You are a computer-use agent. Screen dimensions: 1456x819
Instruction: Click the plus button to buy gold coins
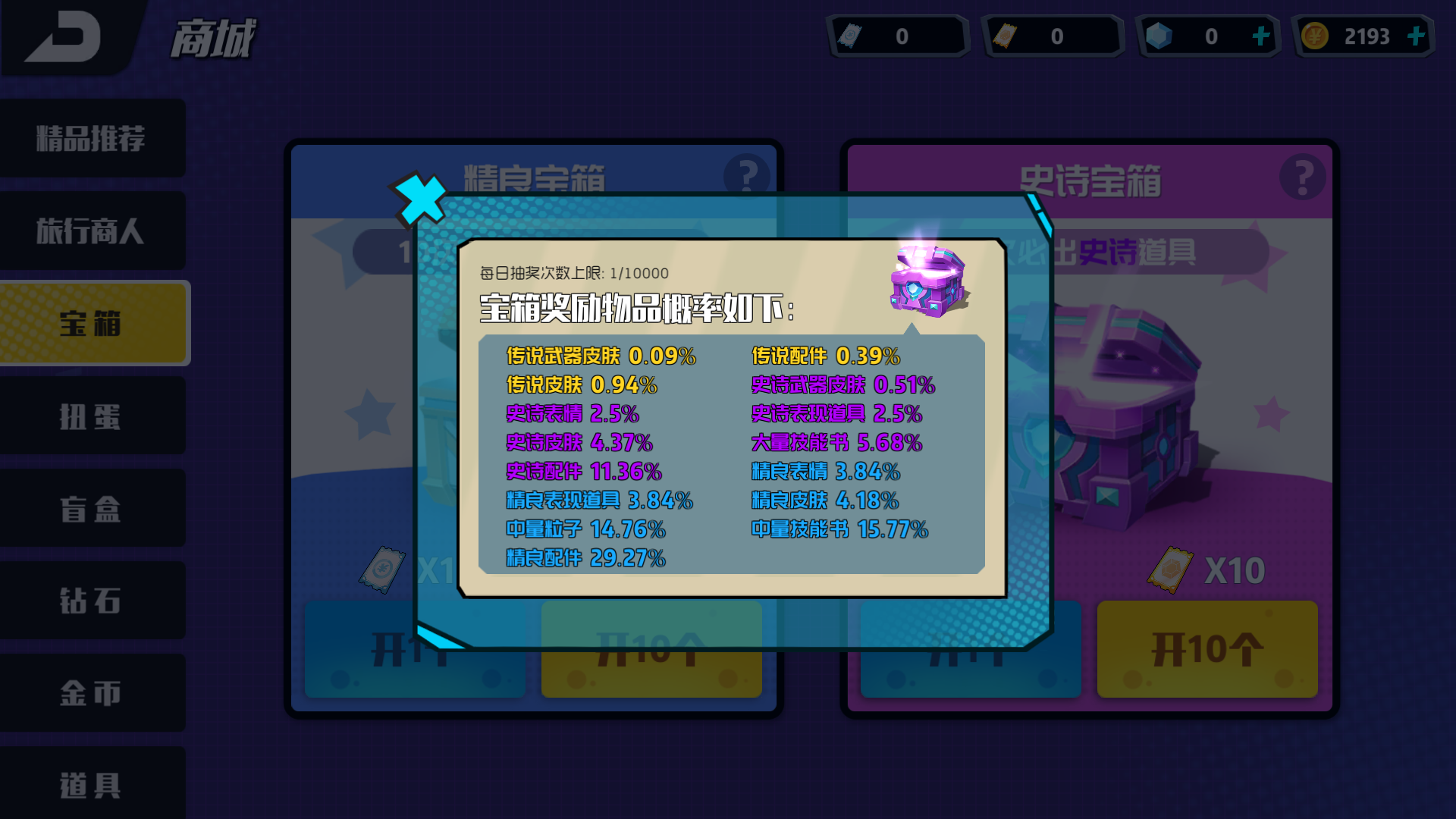(x=1417, y=36)
